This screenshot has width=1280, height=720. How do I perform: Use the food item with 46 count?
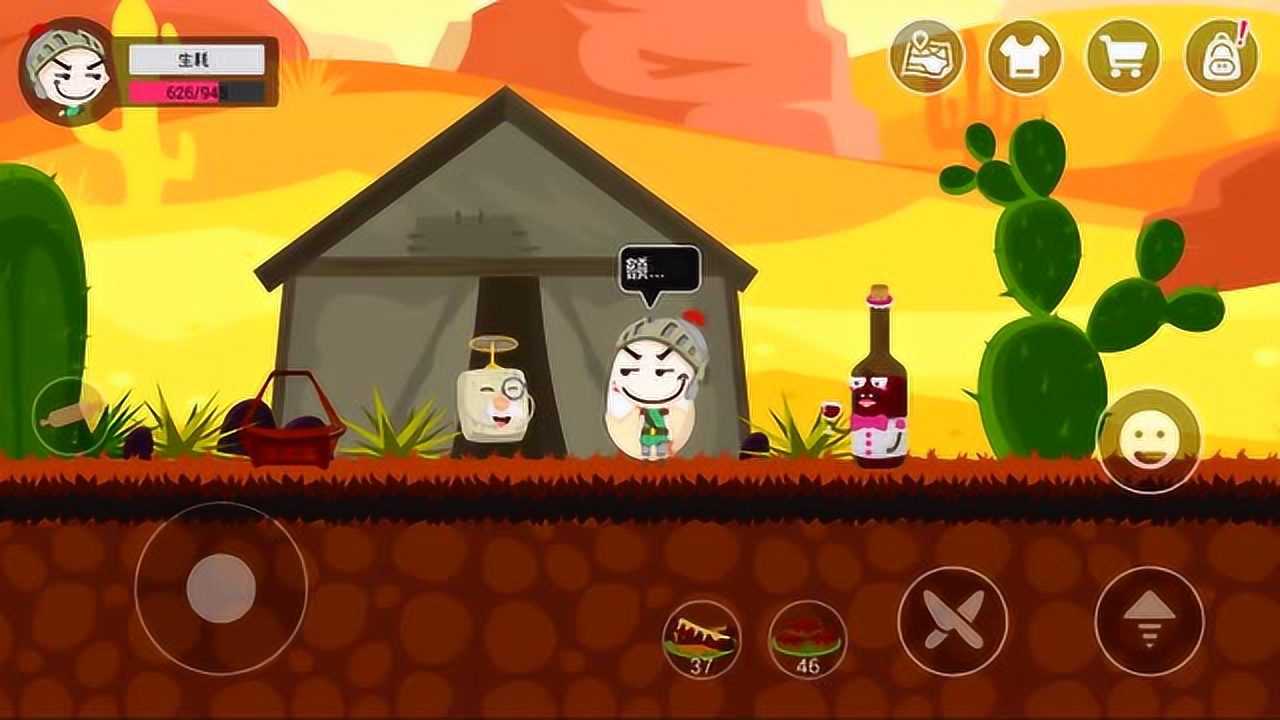click(807, 640)
